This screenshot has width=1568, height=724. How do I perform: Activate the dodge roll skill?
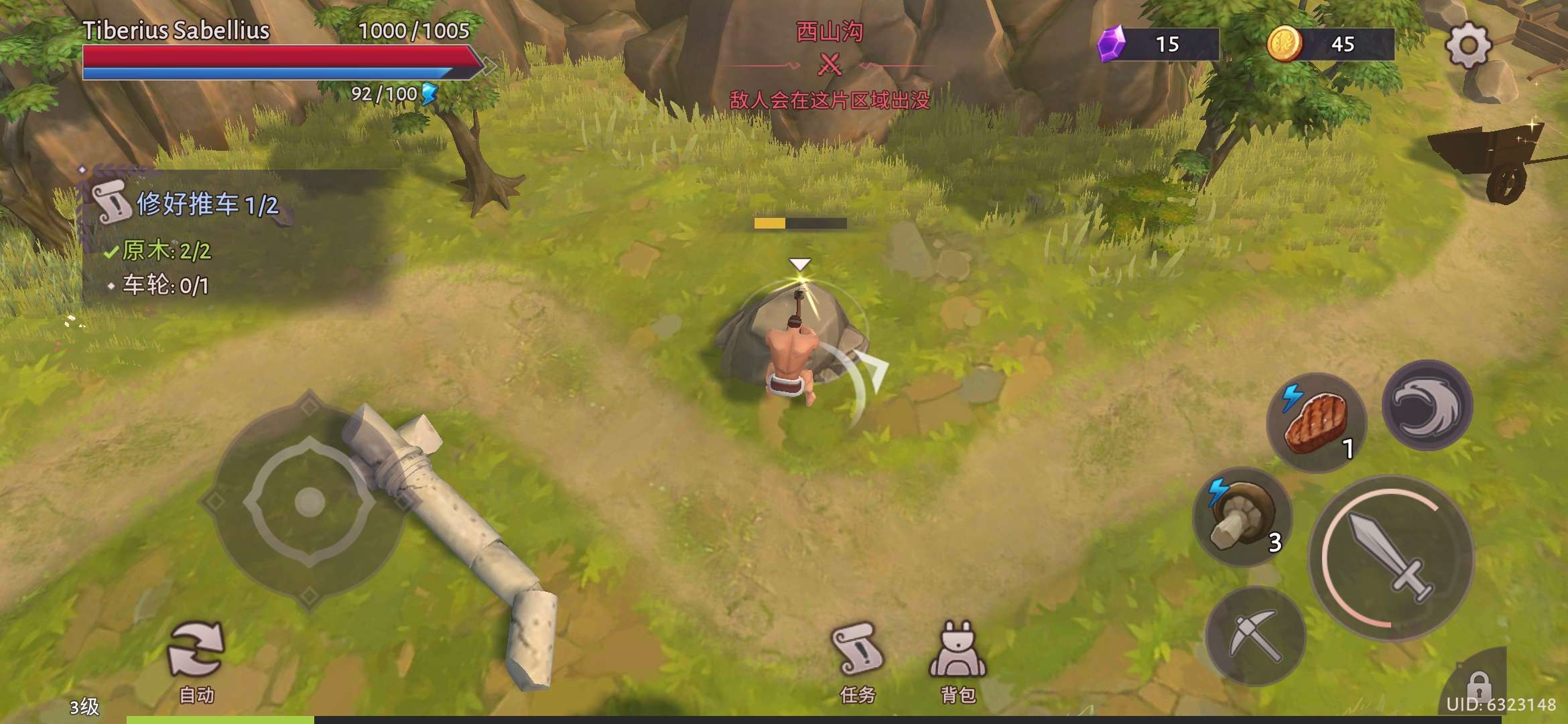(x=1427, y=405)
